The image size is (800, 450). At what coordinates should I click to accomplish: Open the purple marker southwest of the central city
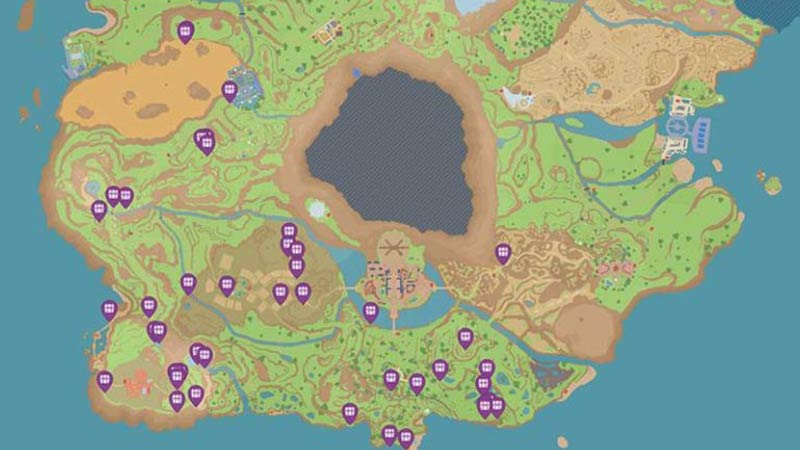coord(370,312)
